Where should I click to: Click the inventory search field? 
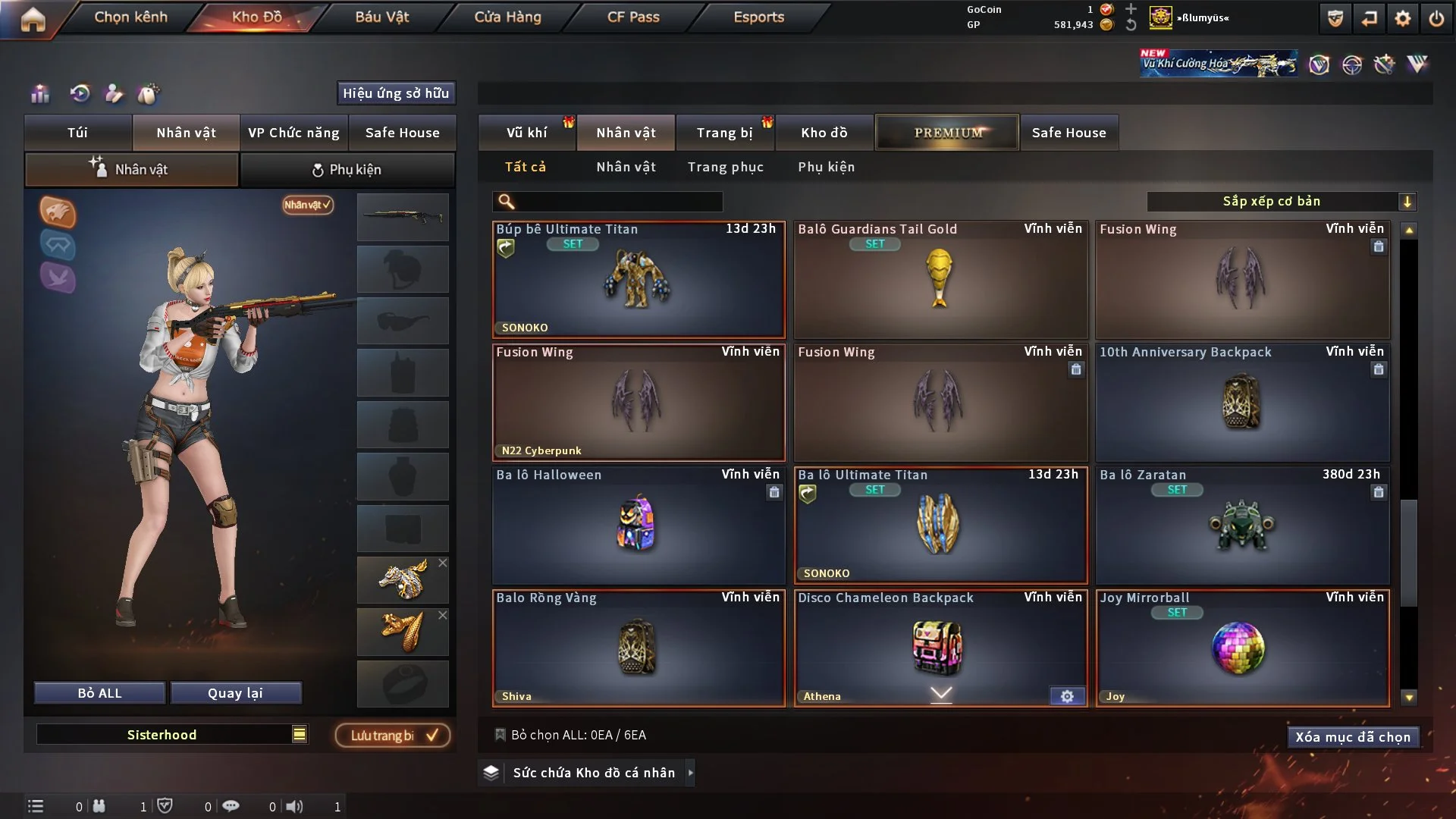click(618, 202)
